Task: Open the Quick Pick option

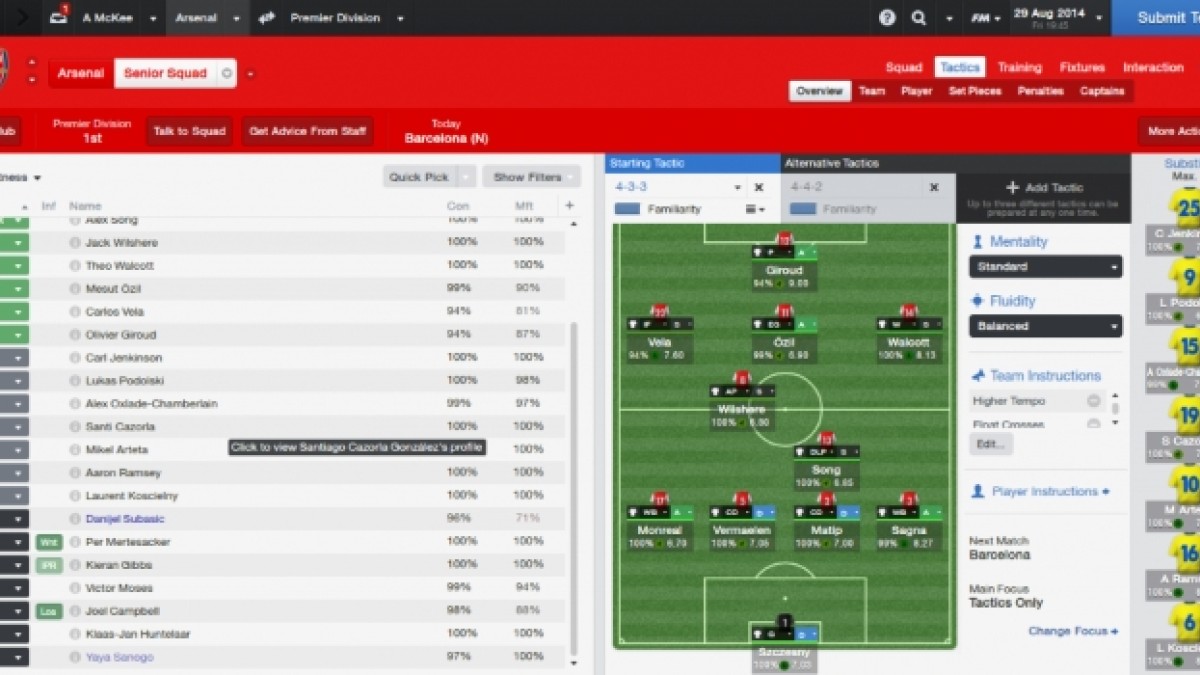Action: point(419,177)
